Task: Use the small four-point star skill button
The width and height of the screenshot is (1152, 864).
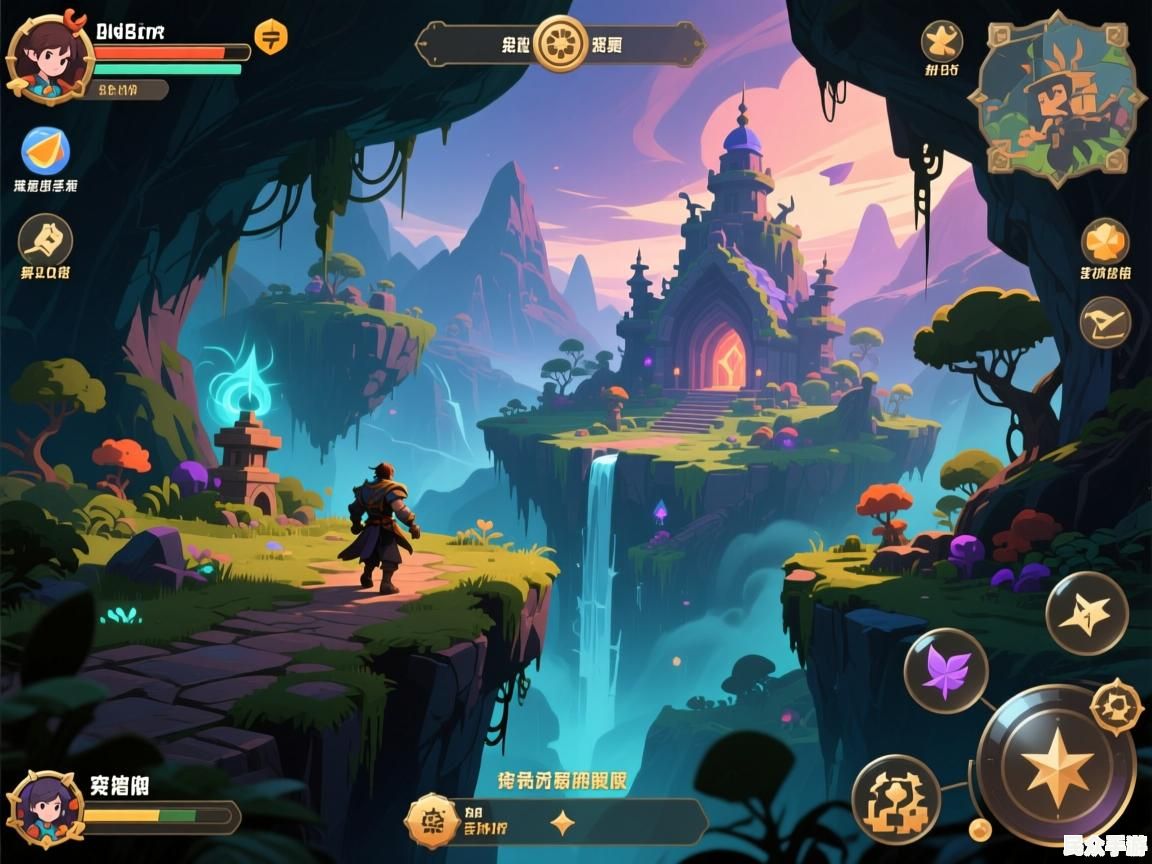Action: point(1087,613)
